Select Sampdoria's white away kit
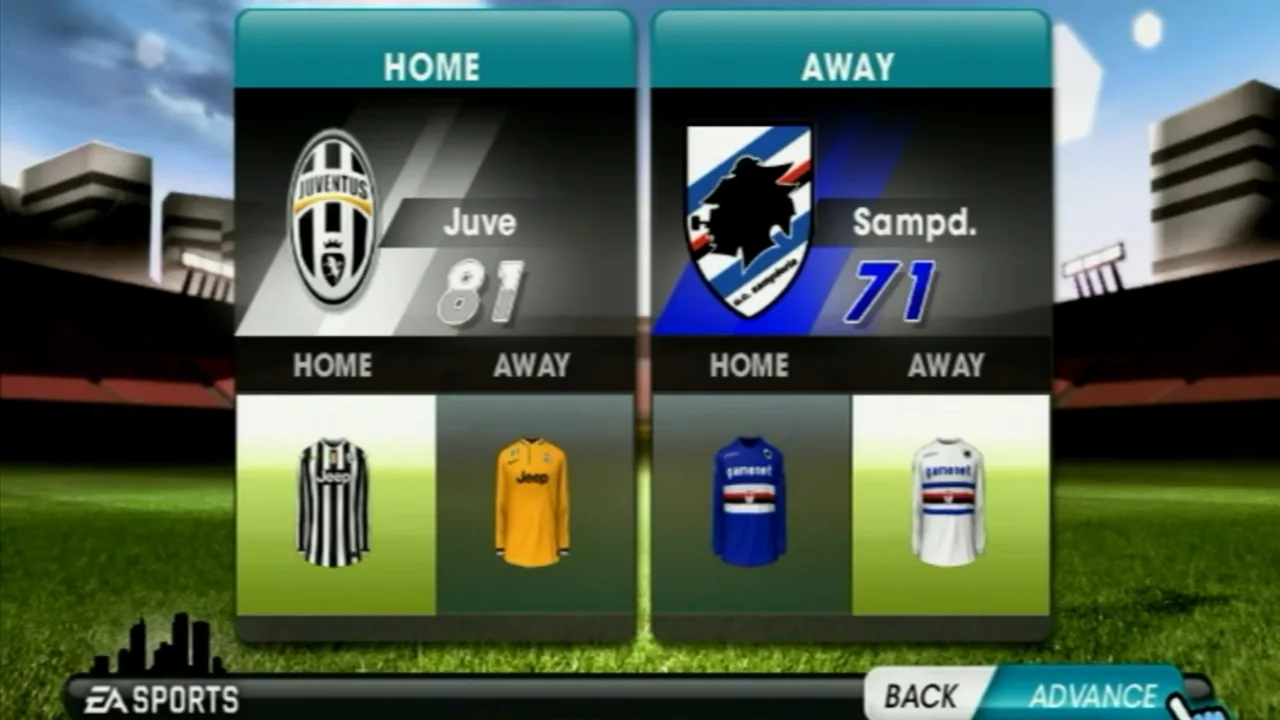1280x720 pixels. (945, 500)
